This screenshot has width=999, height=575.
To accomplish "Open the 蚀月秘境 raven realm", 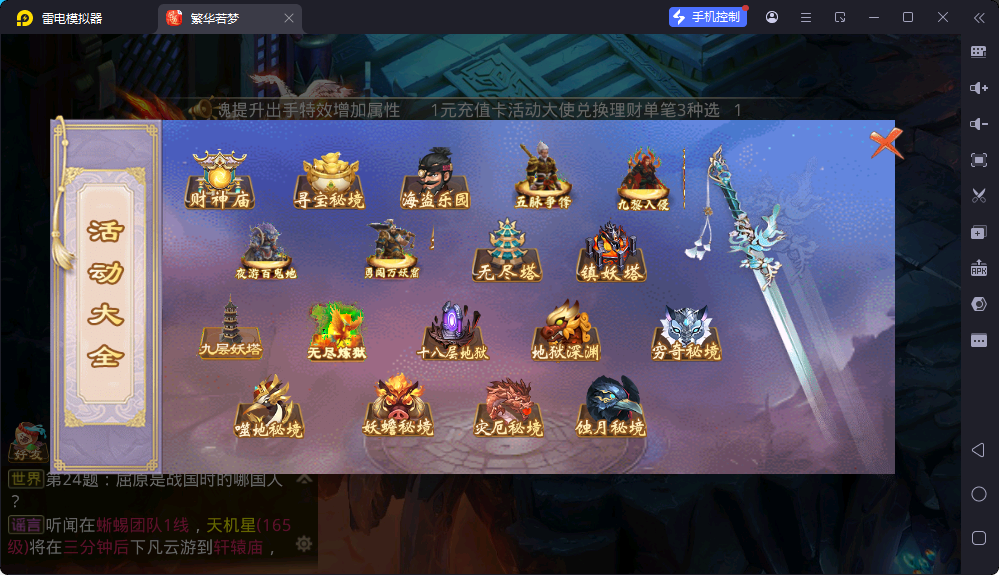I will click(611, 408).
